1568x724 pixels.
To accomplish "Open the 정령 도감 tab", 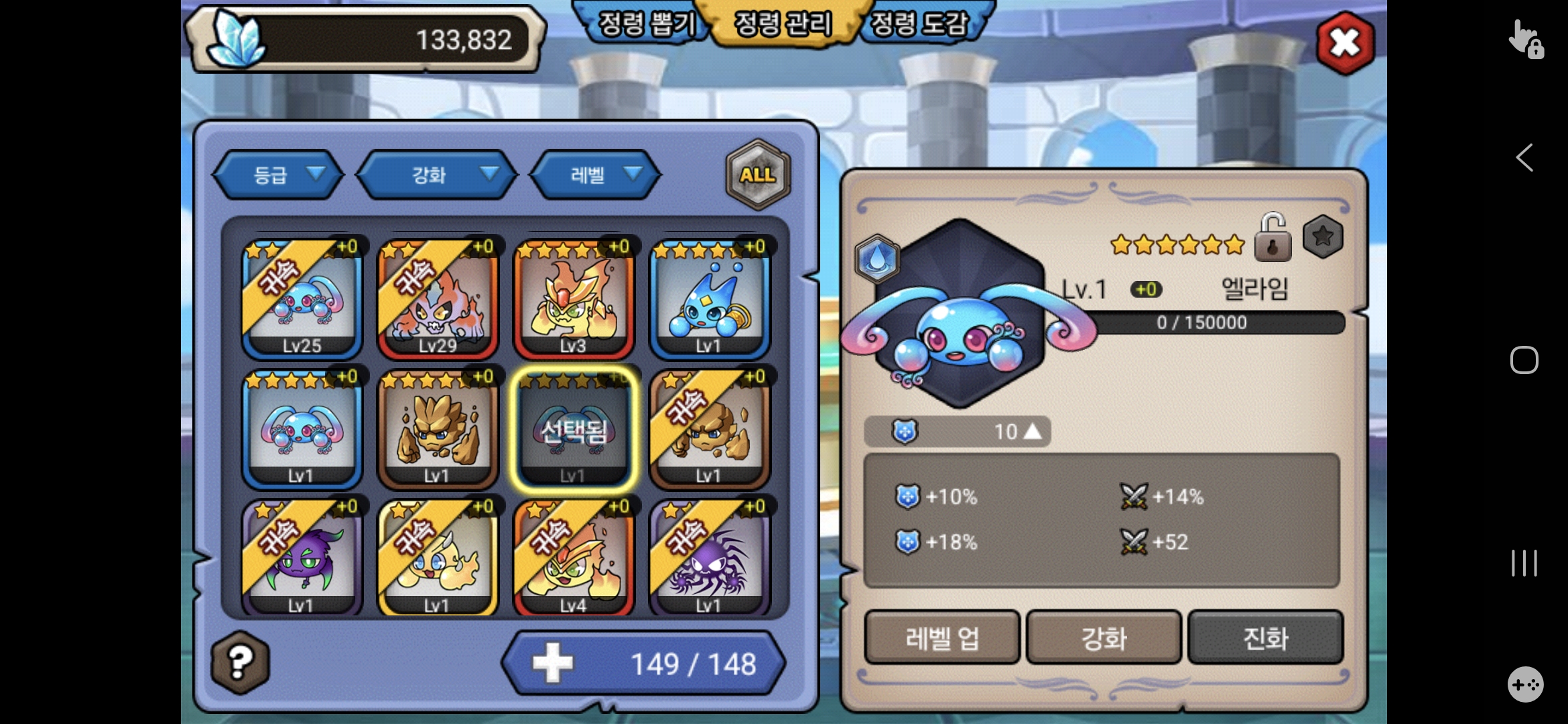I will (x=919, y=24).
